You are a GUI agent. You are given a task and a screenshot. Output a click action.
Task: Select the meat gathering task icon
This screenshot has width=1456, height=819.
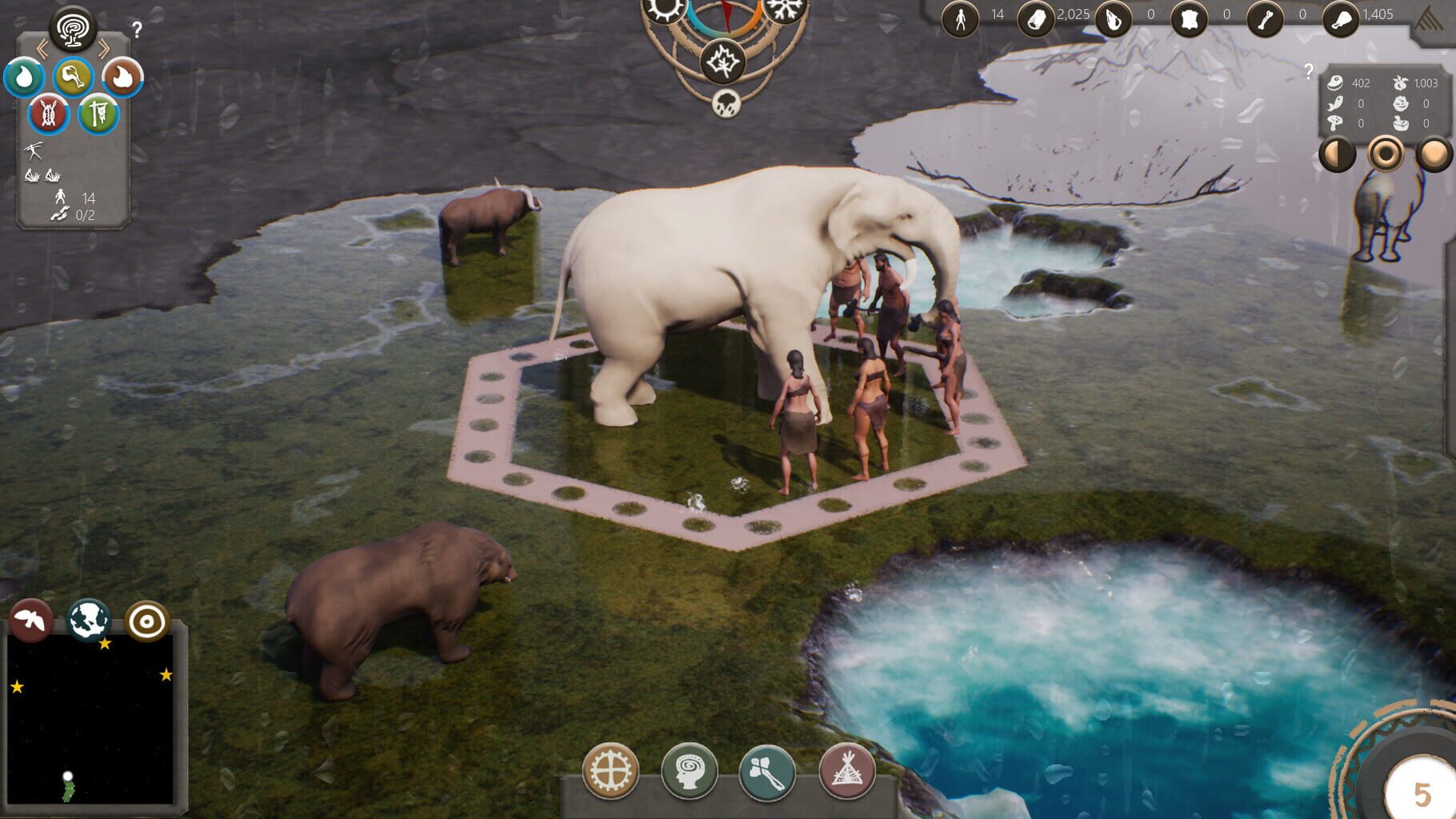coord(73,76)
